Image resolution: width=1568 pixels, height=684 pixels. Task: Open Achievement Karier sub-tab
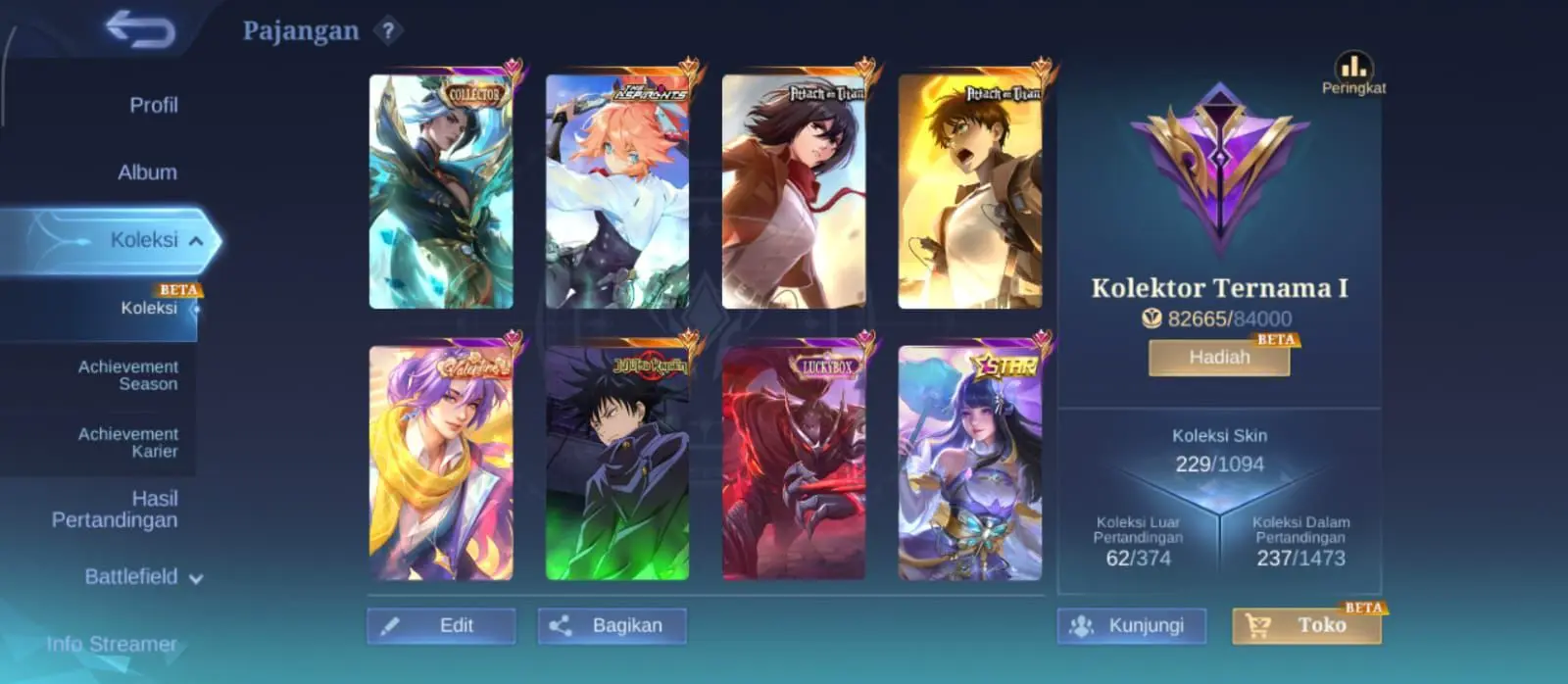(128, 443)
